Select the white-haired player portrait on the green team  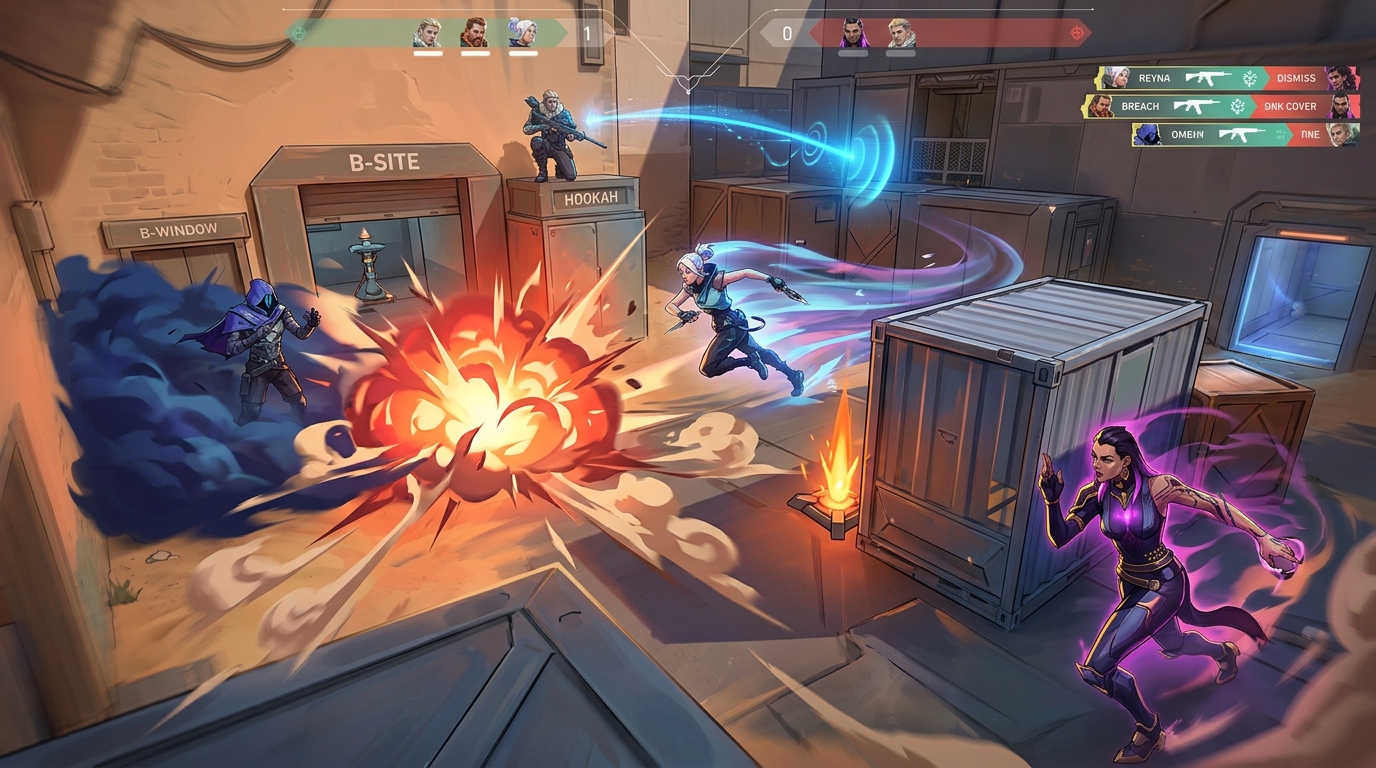pos(522,33)
